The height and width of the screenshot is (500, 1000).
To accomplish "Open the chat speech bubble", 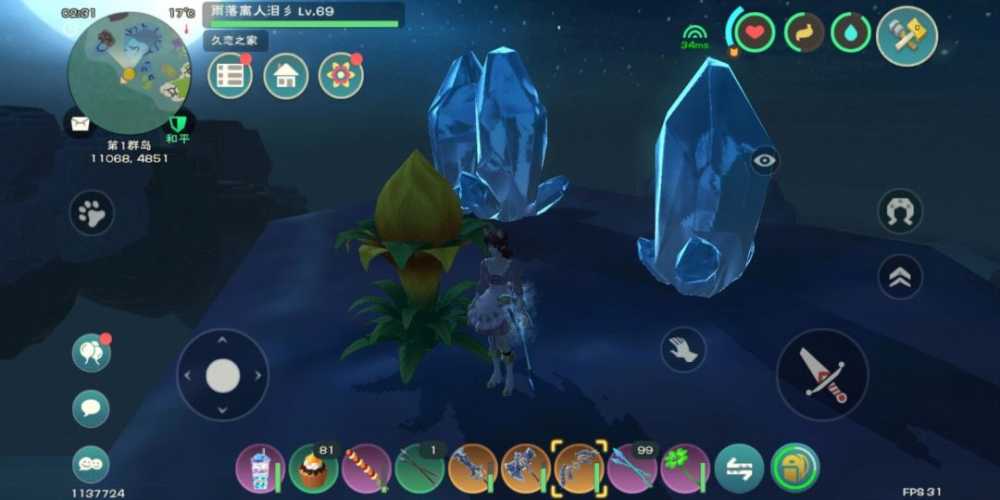I will (x=91, y=408).
